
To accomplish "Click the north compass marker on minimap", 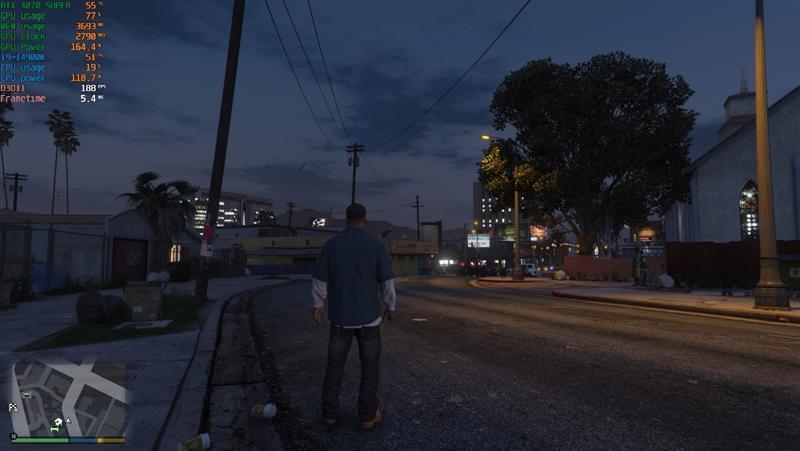I will tap(13, 436).
